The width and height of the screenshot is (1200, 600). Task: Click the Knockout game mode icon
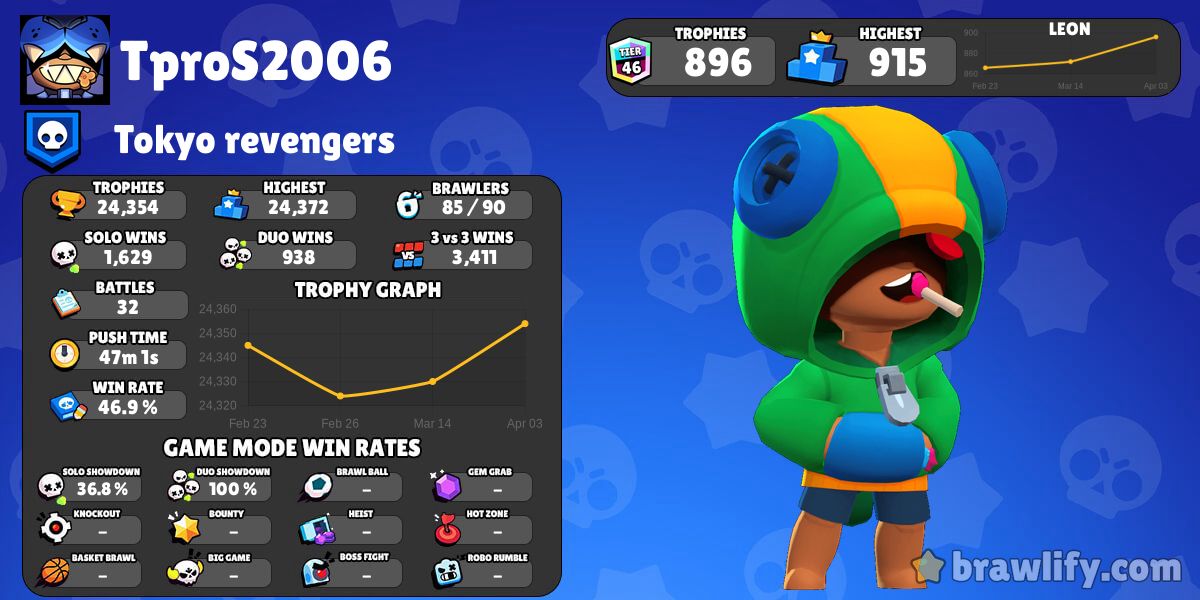tap(52, 528)
